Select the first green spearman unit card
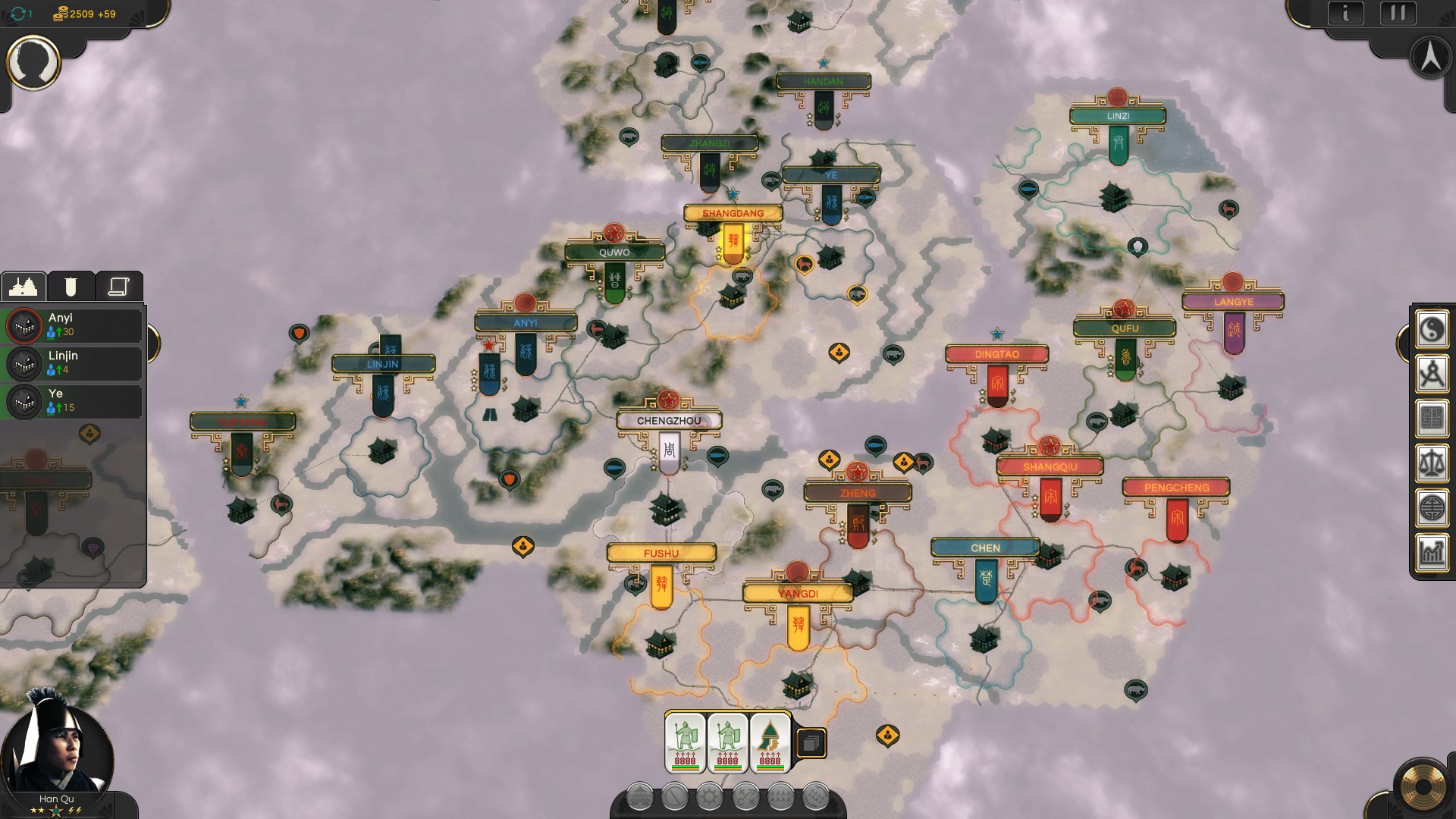This screenshot has width=1456, height=819. point(686,743)
